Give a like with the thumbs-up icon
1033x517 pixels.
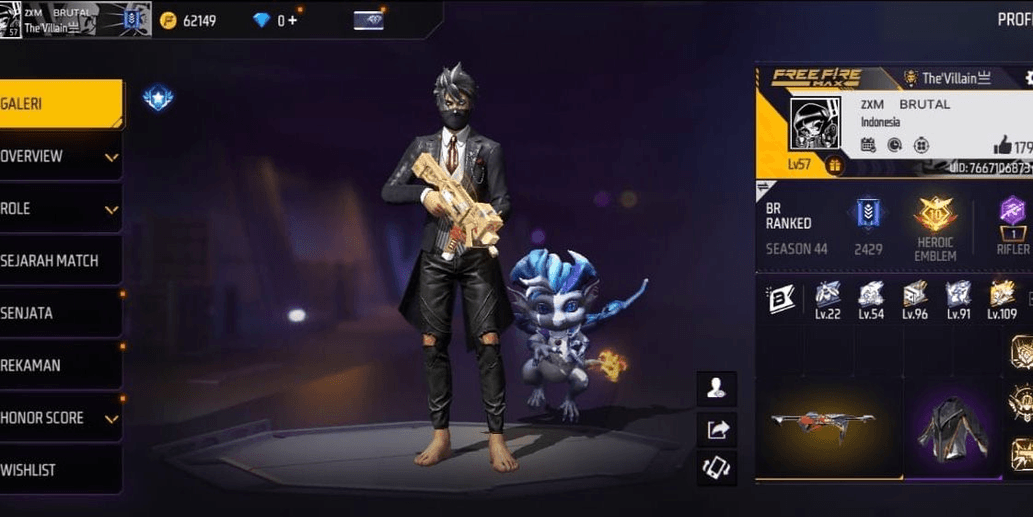click(x=1002, y=147)
